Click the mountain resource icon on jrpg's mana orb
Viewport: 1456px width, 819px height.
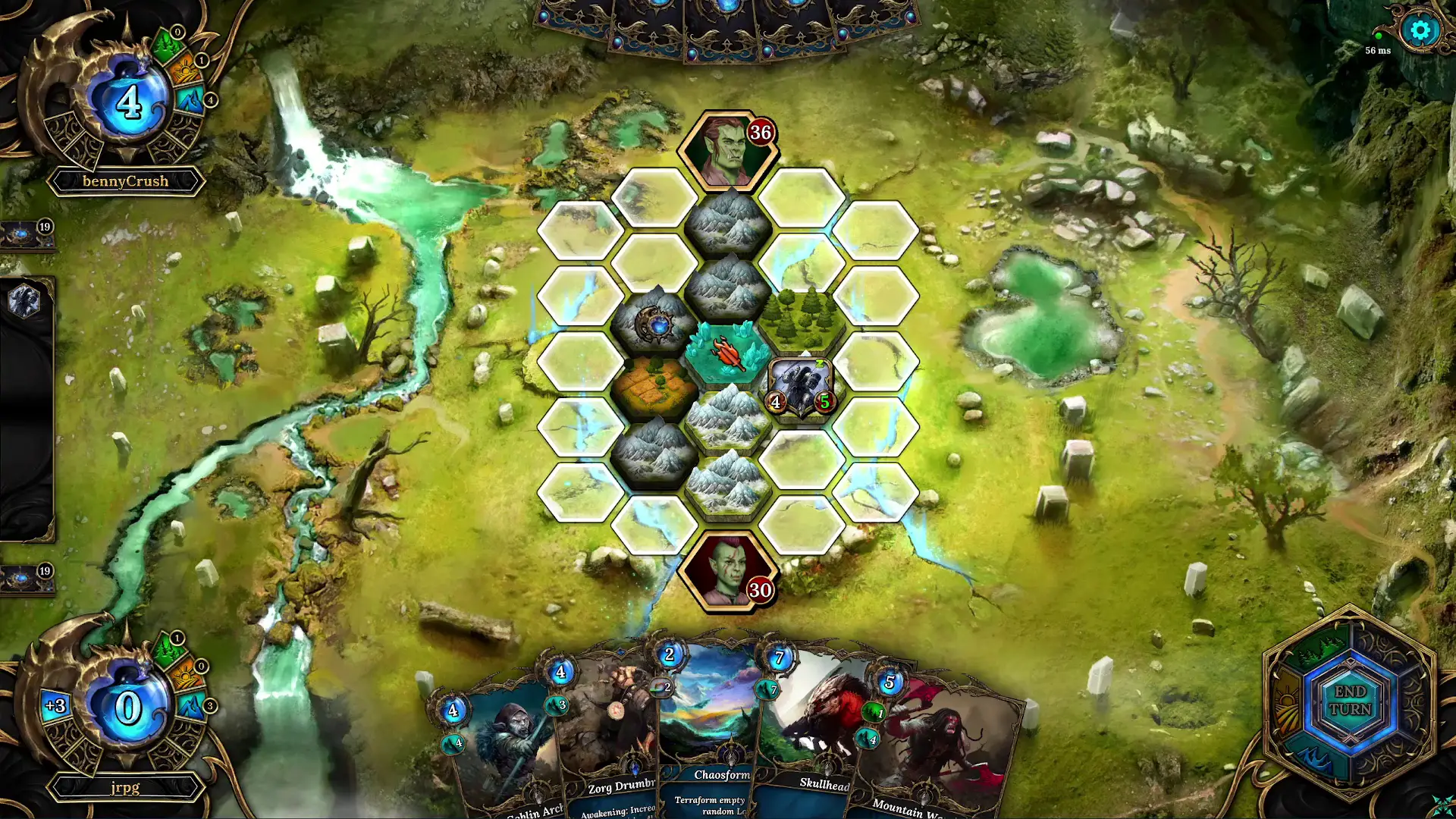(x=192, y=706)
